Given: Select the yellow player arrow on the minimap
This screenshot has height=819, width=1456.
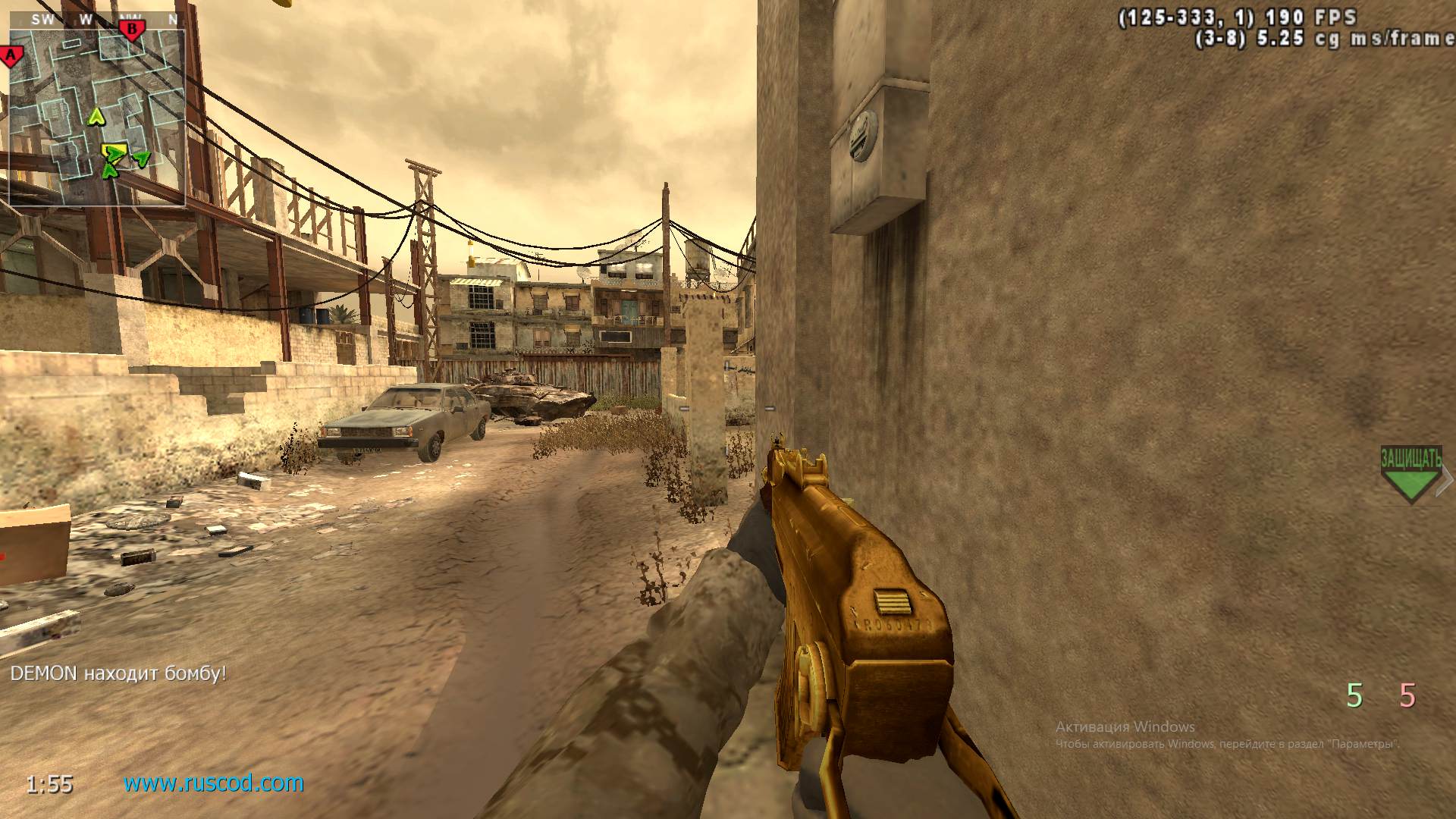Looking at the screenshot, I should click(96, 116).
